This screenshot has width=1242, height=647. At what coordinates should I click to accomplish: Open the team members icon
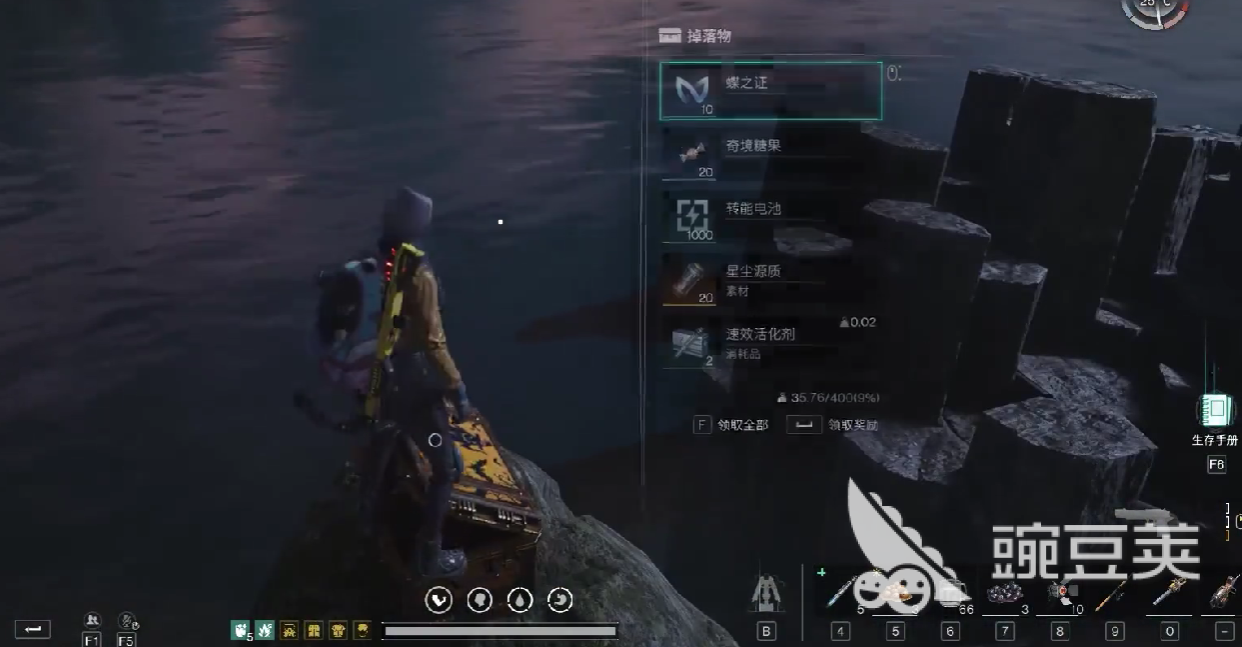coord(92,621)
